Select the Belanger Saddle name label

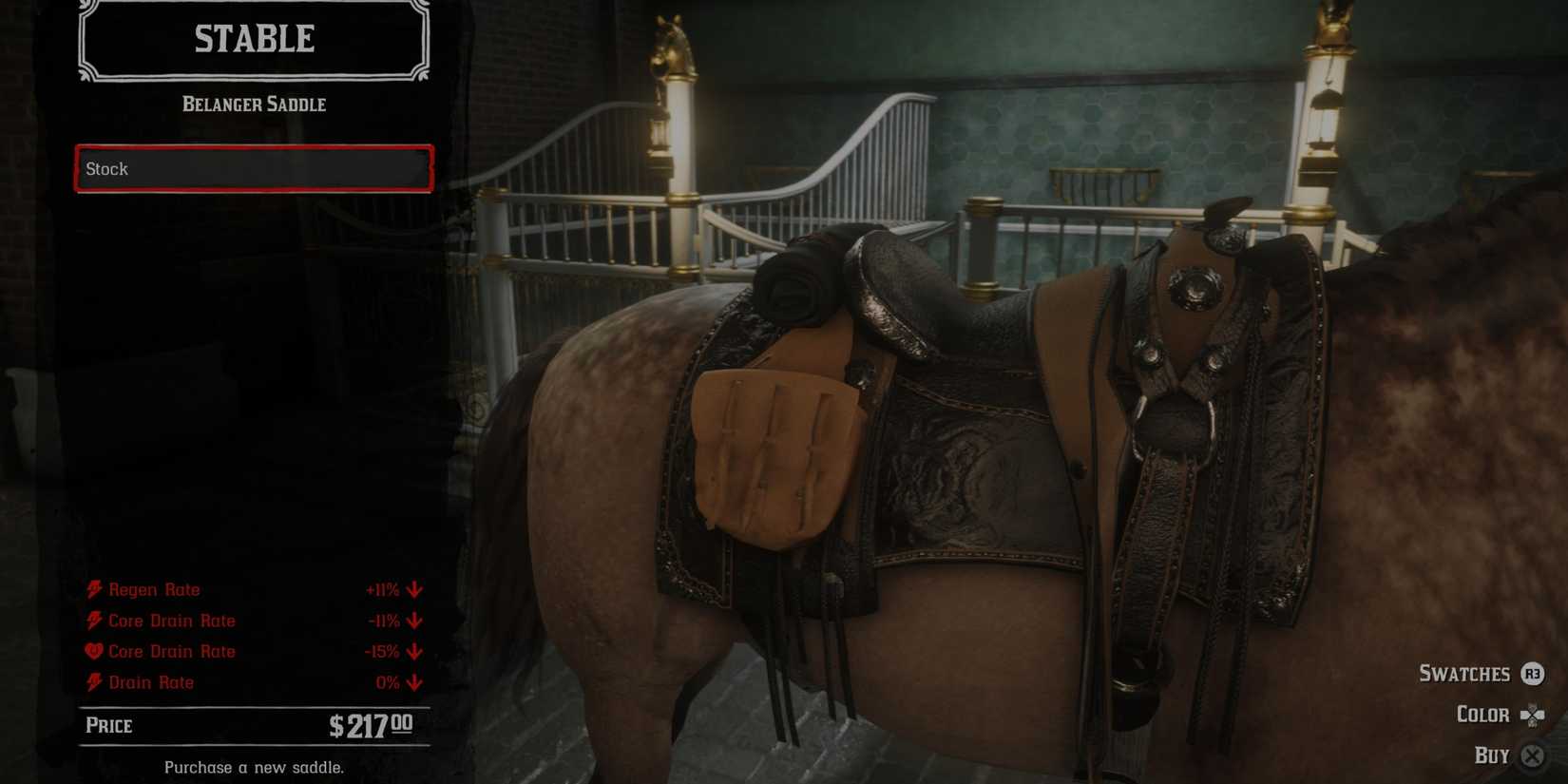click(253, 105)
